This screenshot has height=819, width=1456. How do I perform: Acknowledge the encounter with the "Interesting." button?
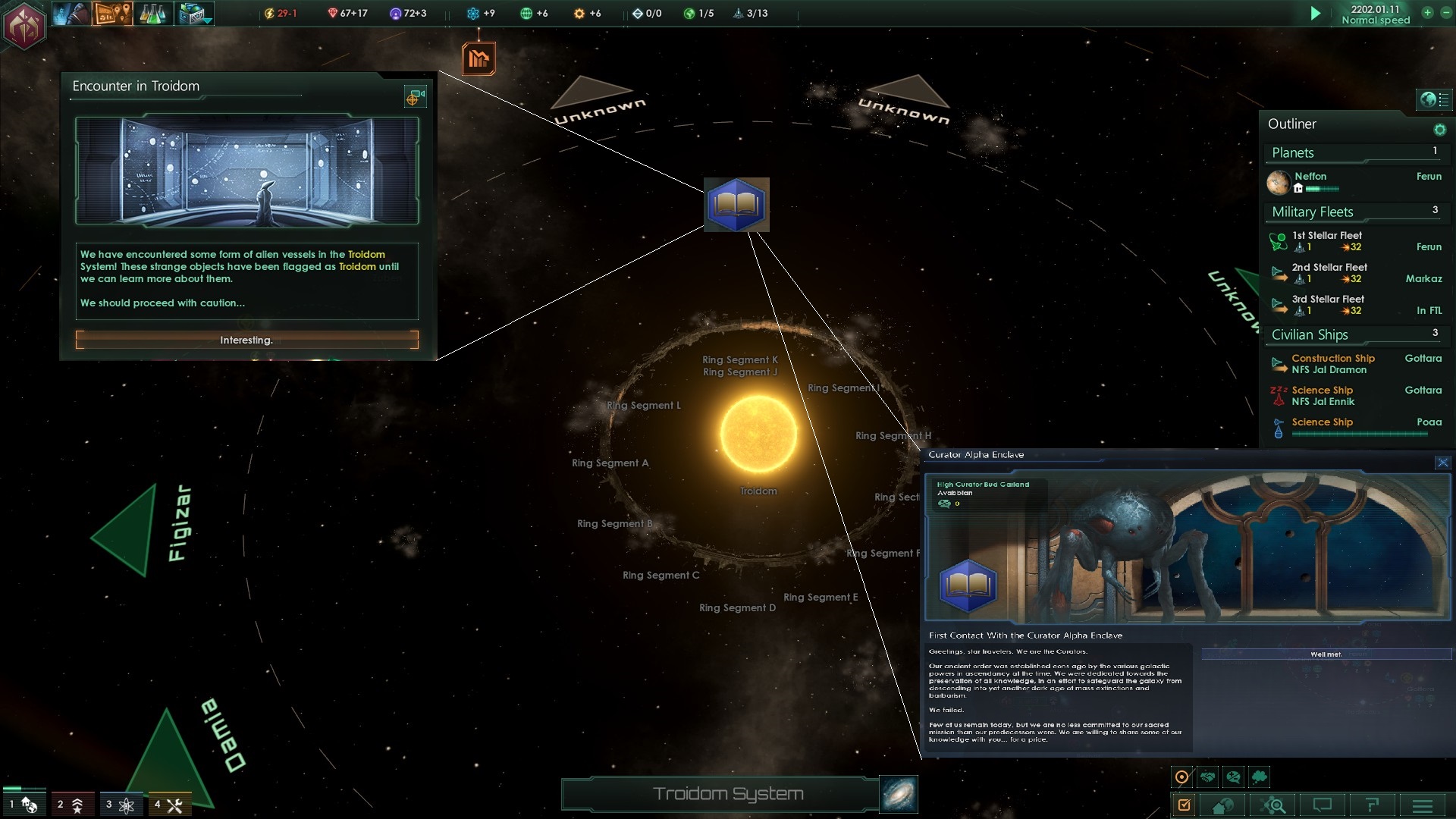point(246,340)
